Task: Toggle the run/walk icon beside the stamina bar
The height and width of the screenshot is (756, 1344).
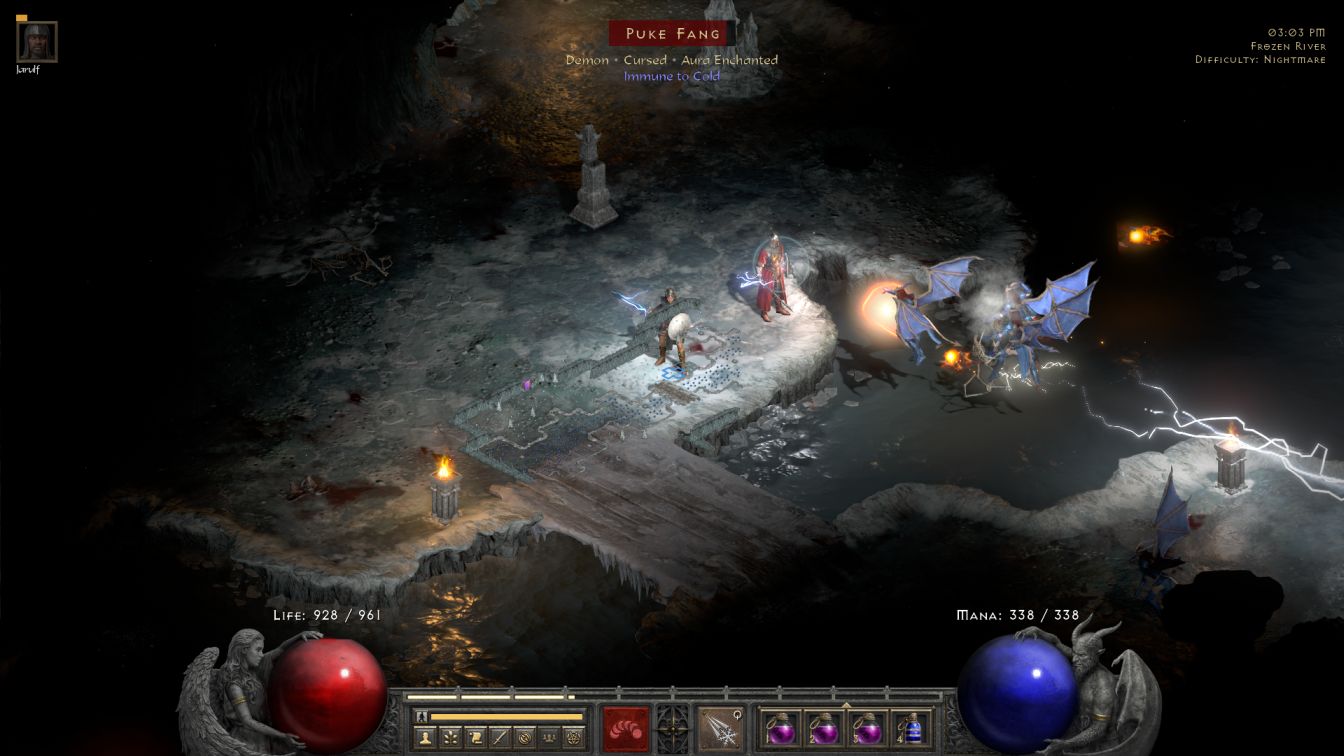Action: click(x=421, y=716)
